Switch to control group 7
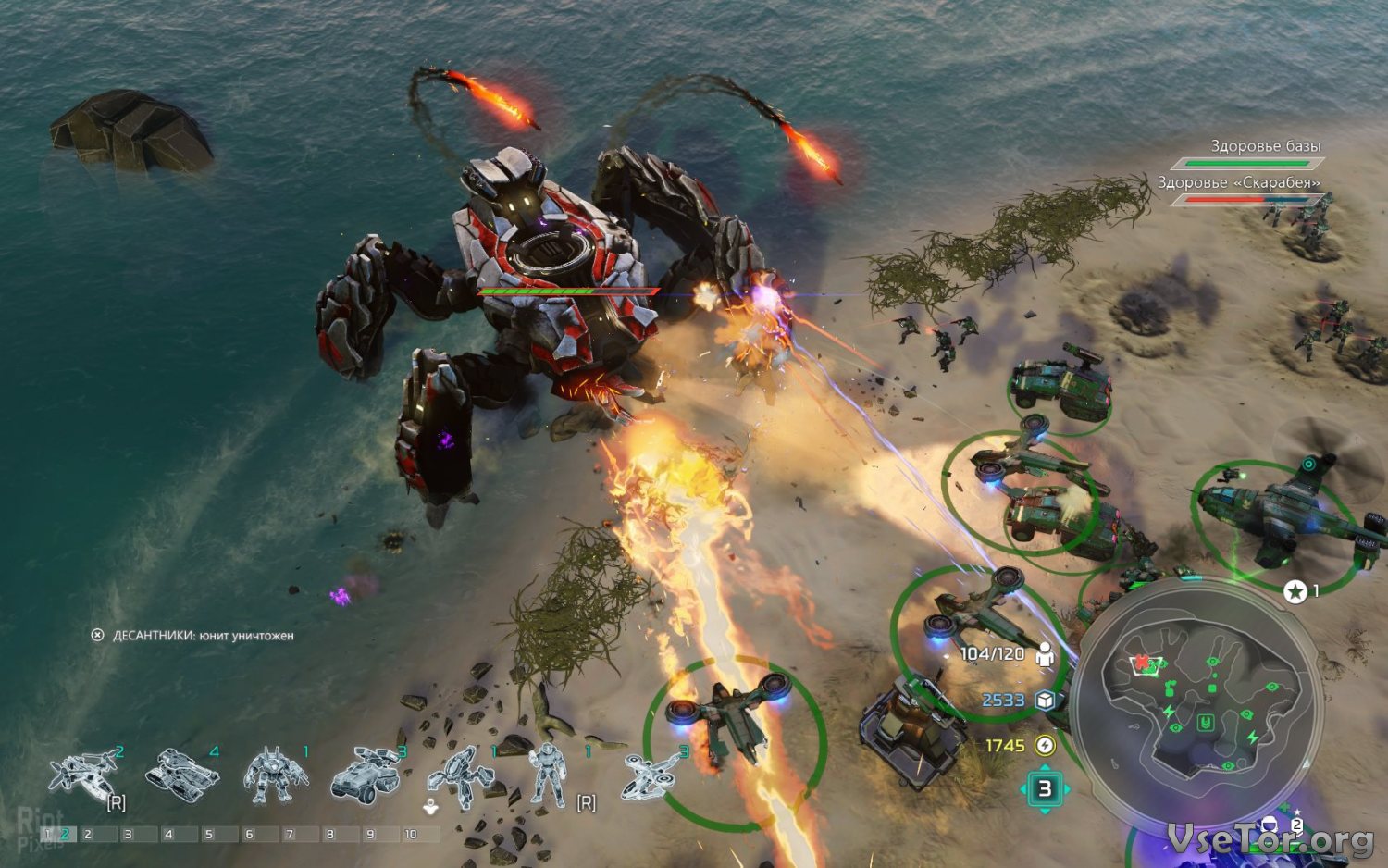 pyautogui.click(x=289, y=835)
